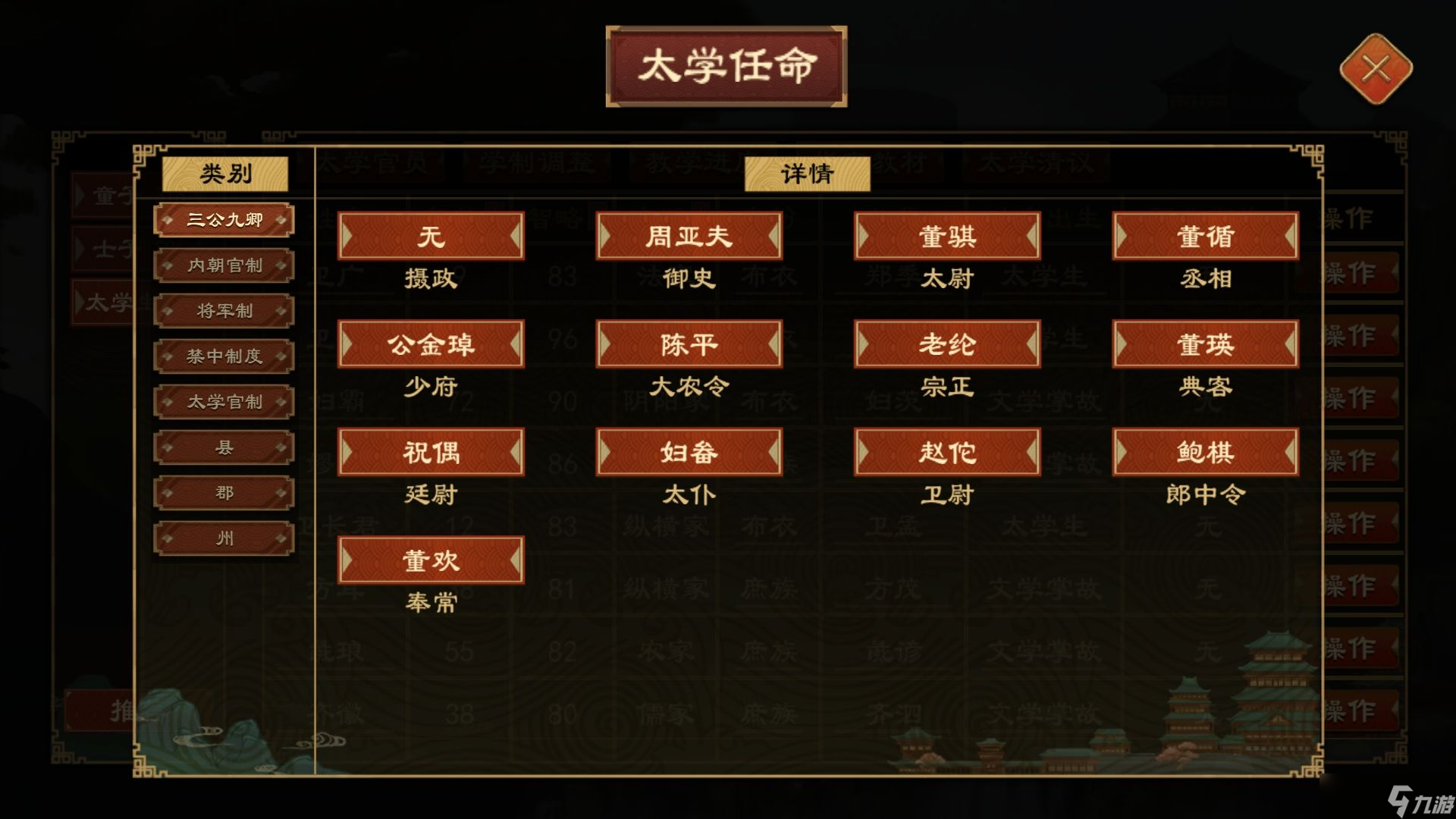Select the 内朝官制 category
1456x819 pixels.
pos(224,265)
